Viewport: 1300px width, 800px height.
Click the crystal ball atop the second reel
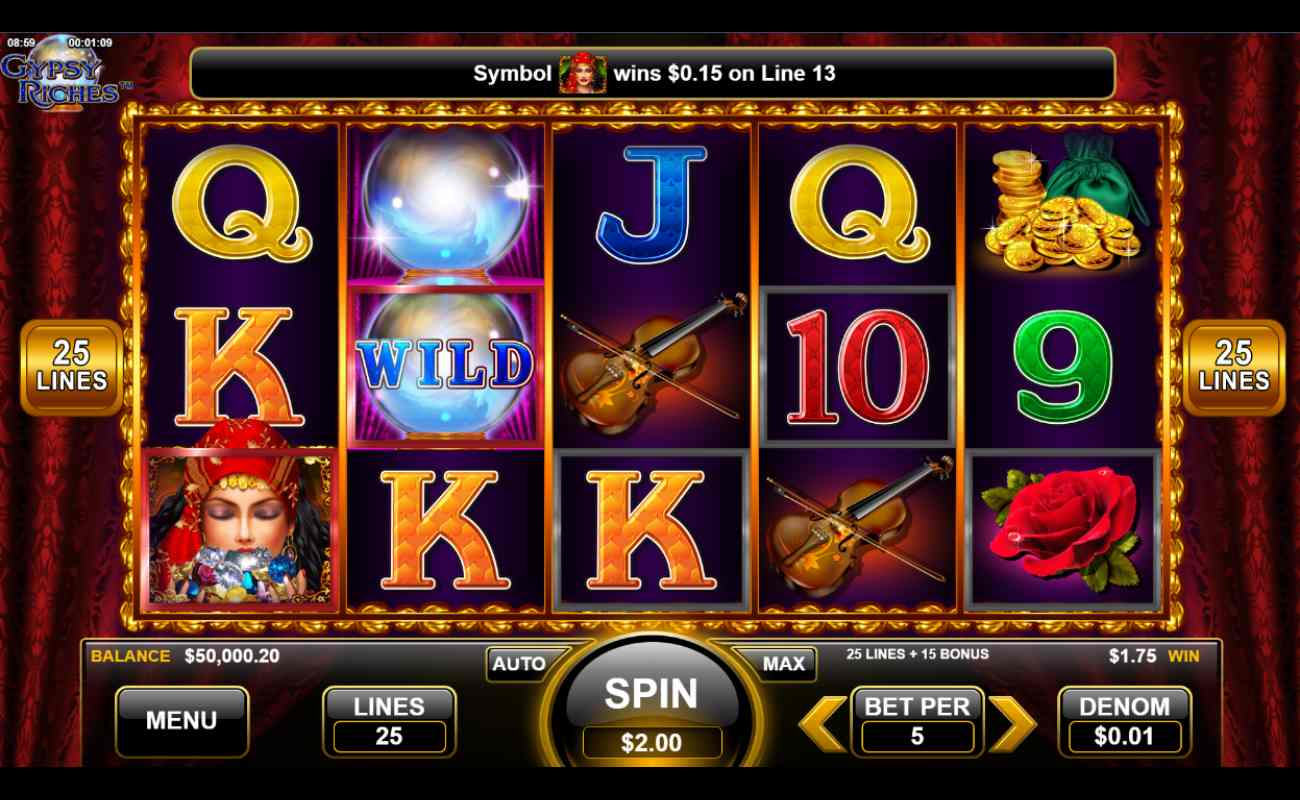click(445, 205)
